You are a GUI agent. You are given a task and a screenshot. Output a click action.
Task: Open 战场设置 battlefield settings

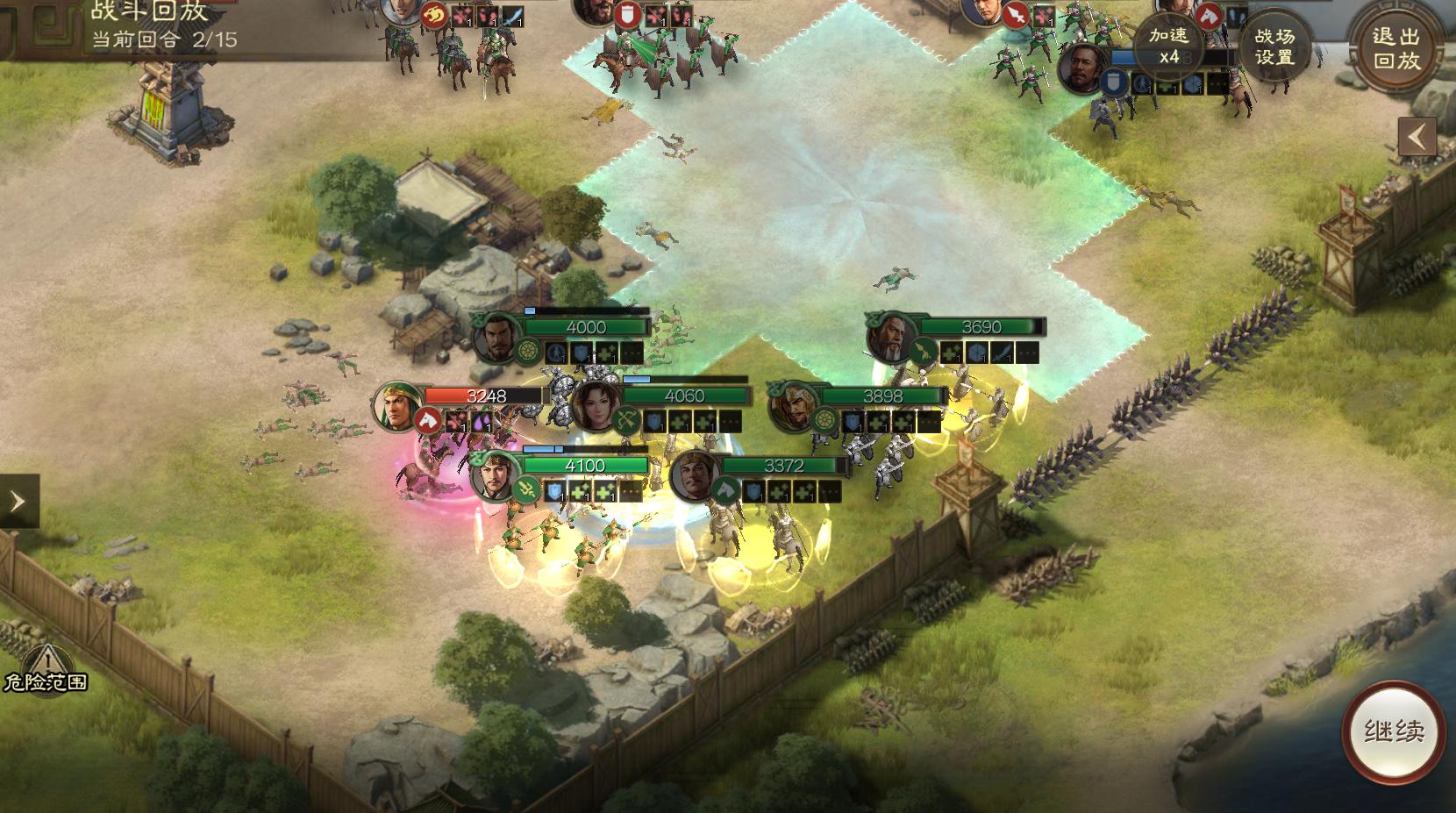tap(1274, 46)
